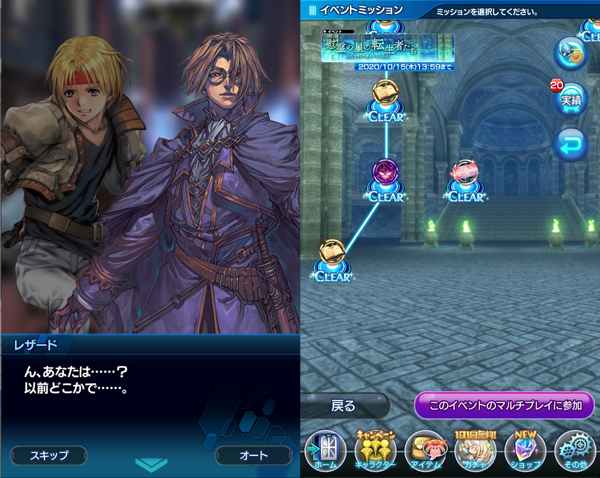Skip the dialogue with スキップ button
Image resolution: width=600 pixels, height=478 pixels.
[48, 455]
